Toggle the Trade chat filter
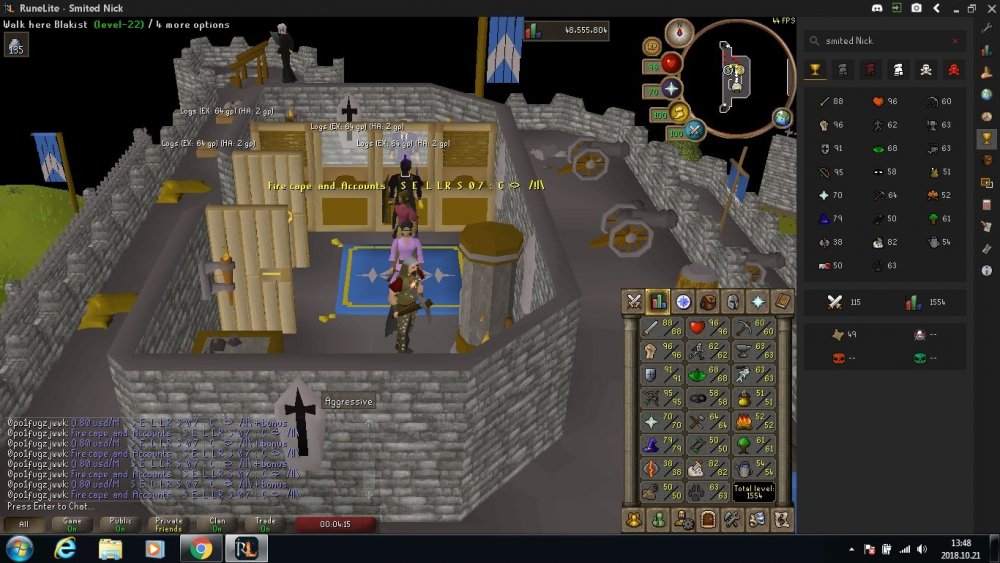Screen dimensions: 1000x563 tap(266, 523)
